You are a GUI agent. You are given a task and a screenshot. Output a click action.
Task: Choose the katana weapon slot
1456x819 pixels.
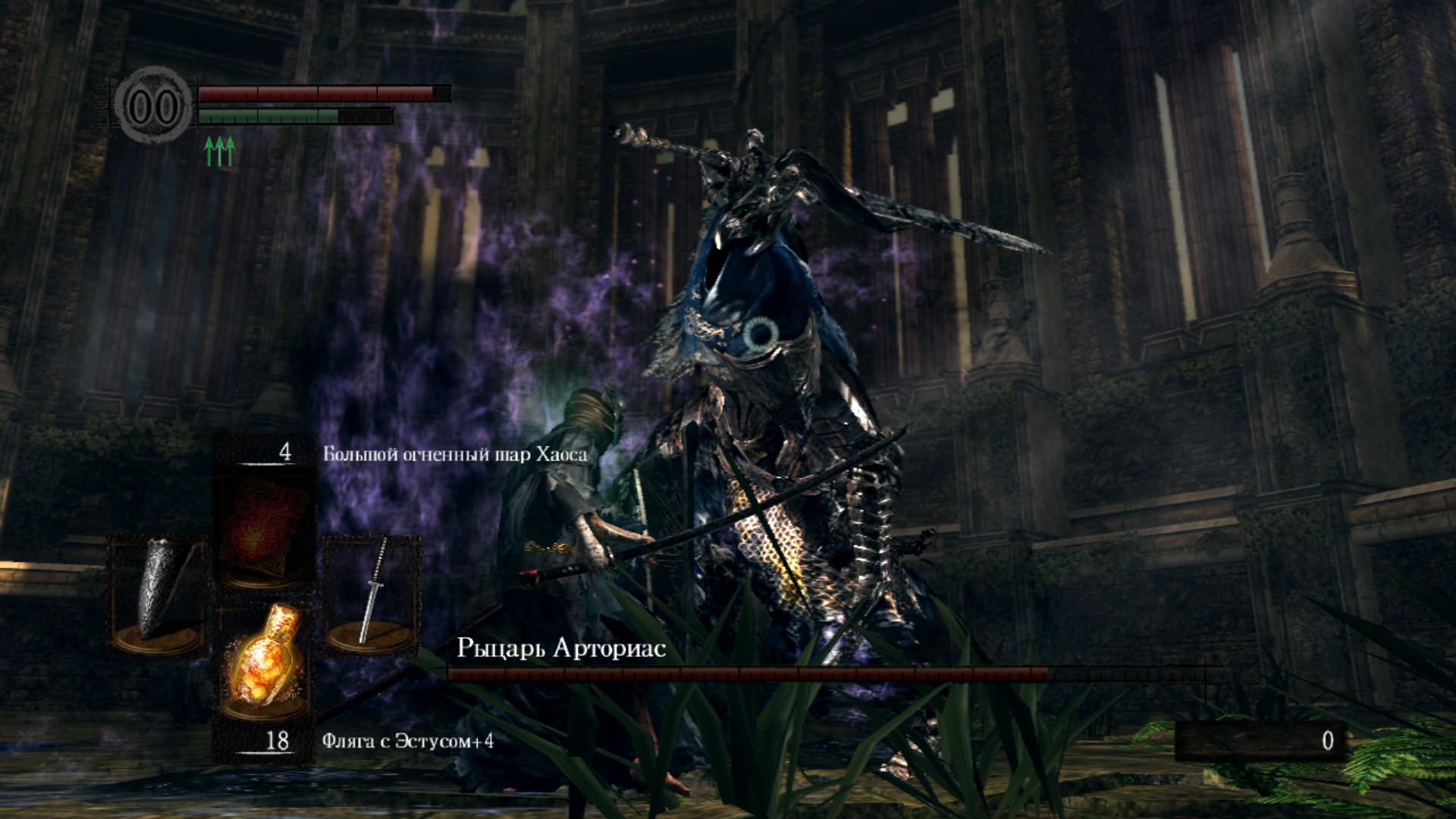[372, 594]
